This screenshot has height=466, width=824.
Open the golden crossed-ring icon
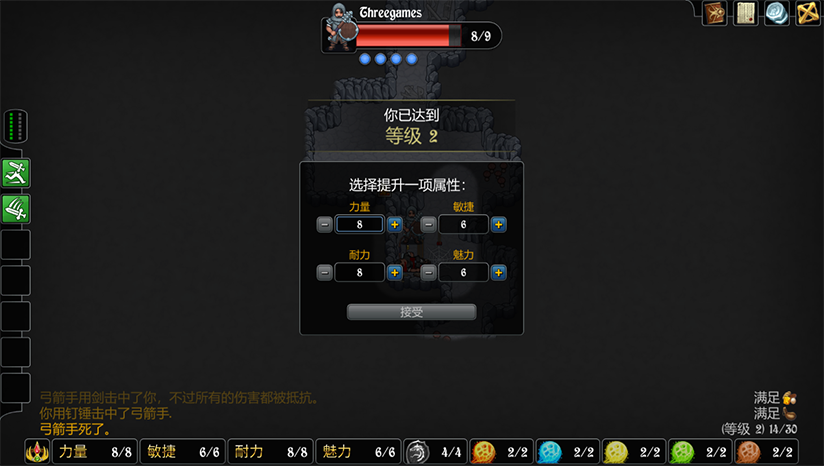click(808, 13)
